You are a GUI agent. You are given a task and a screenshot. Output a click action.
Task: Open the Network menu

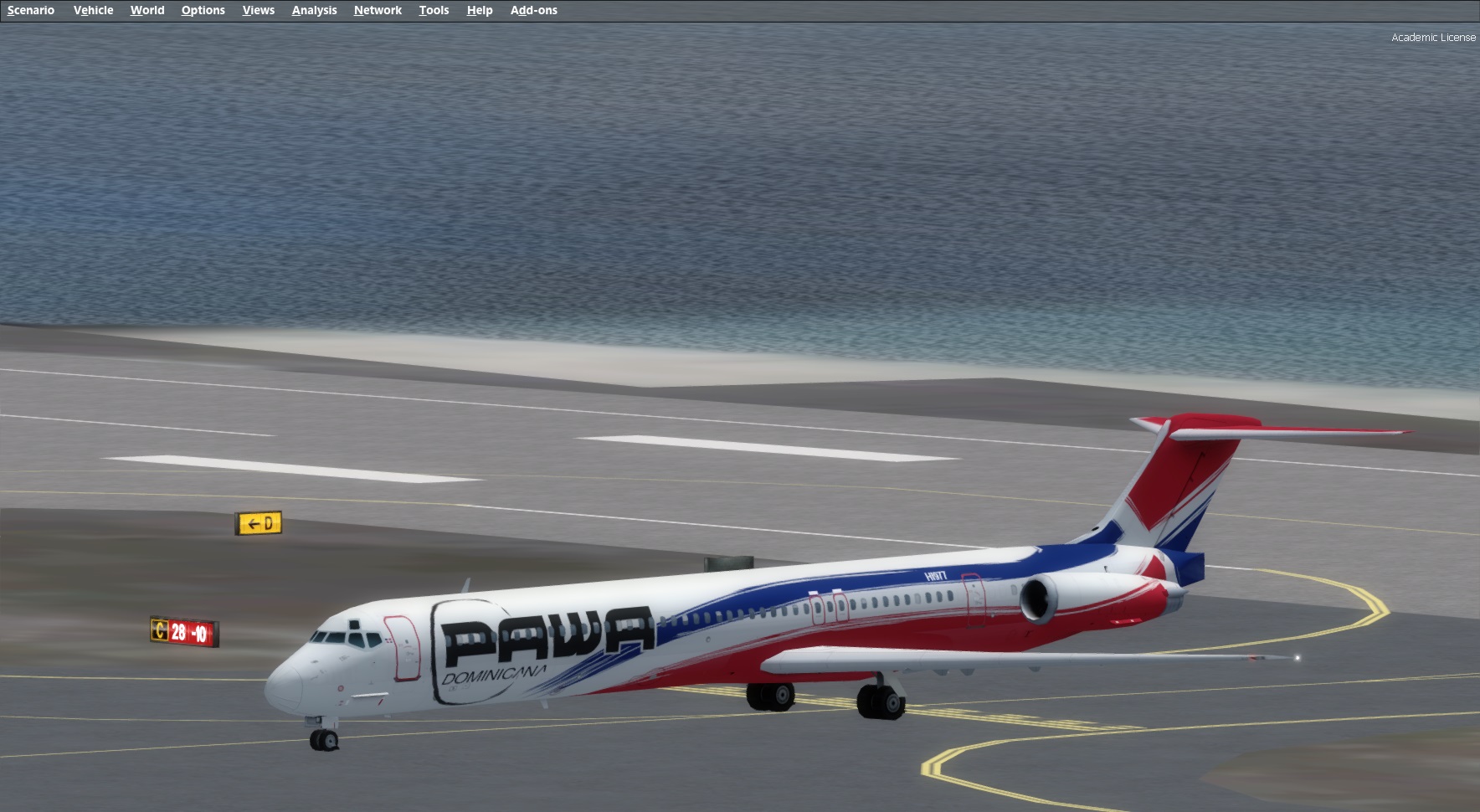click(x=378, y=10)
